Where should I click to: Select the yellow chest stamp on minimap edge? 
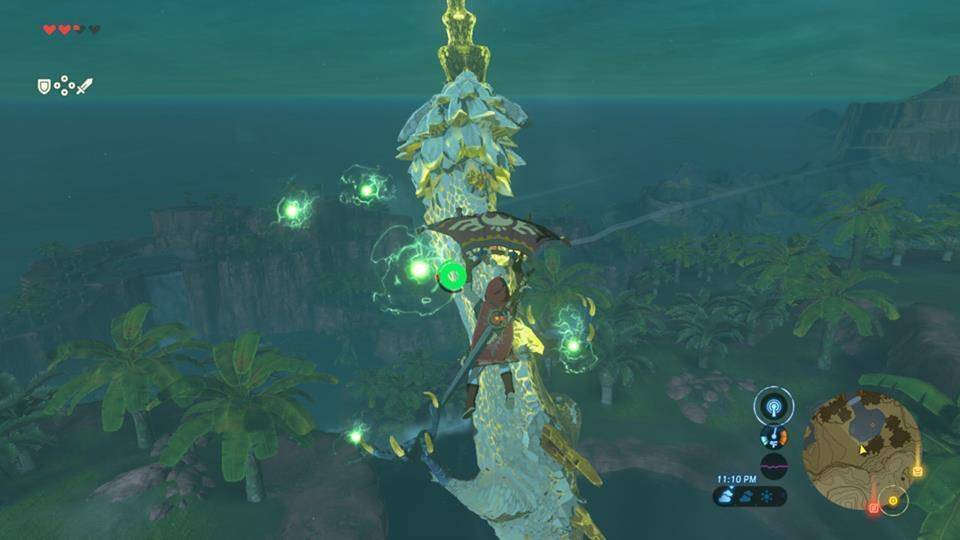[x=917, y=471]
